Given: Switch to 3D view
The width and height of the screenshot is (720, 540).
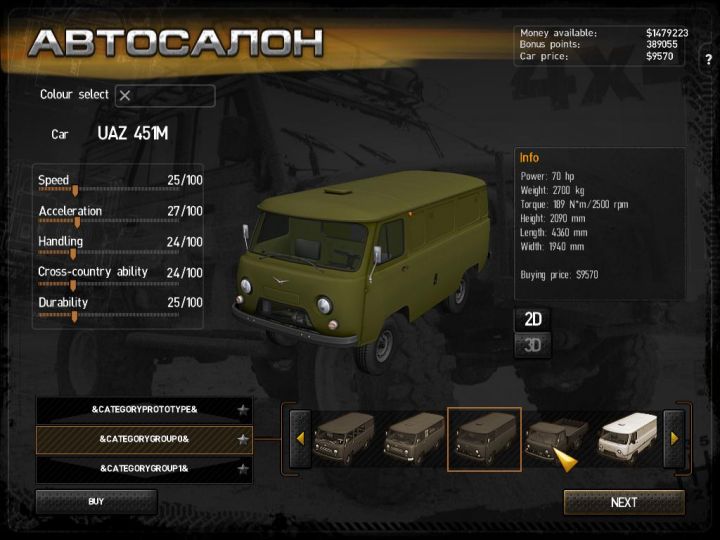Looking at the screenshot, I should coord(534,346).
